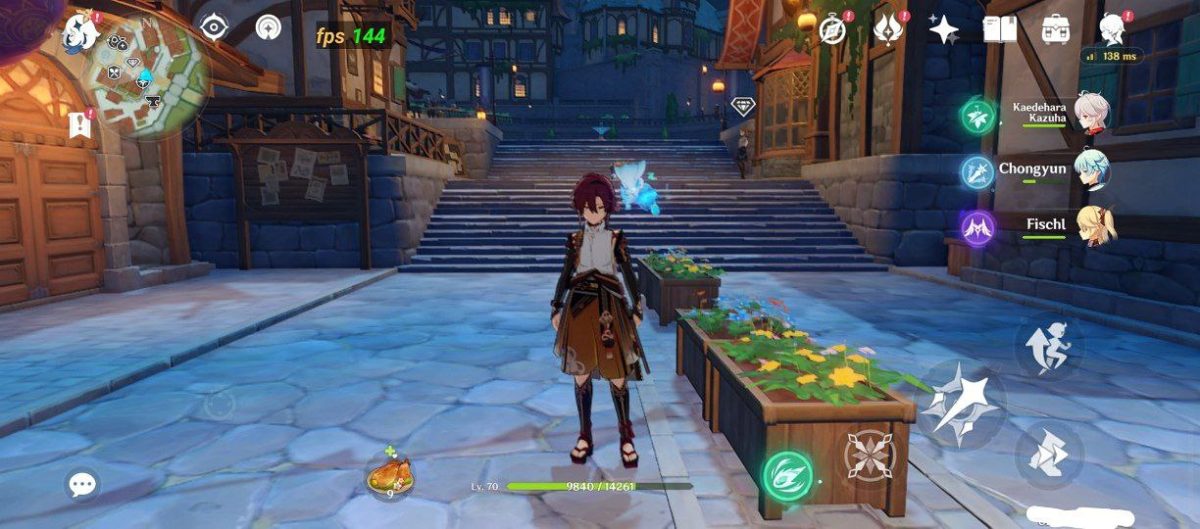Open the compass events icon
This screenshot has width=1200, height=529.
click(832, 29)
